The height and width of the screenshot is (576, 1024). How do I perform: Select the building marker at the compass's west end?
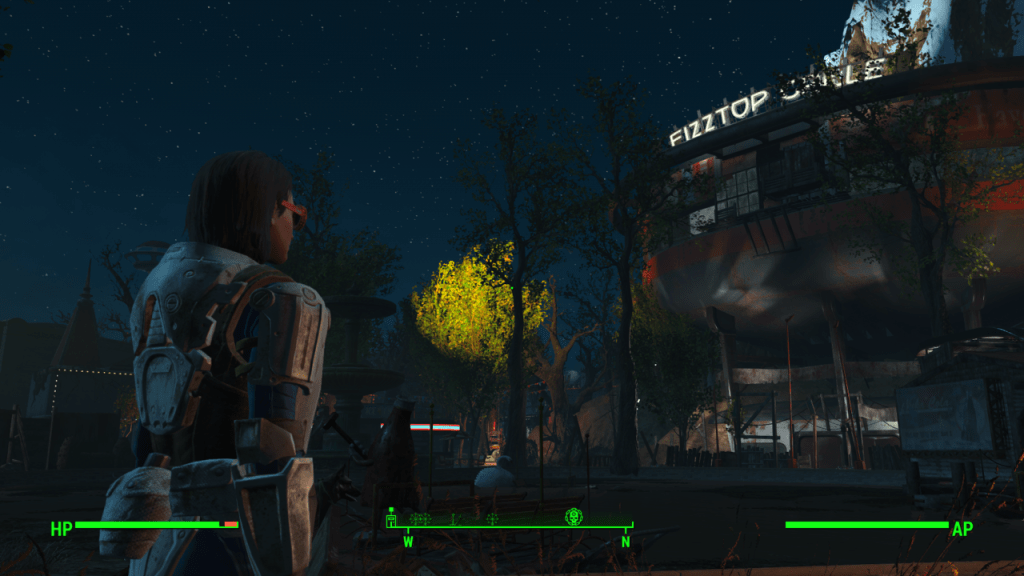391,517
